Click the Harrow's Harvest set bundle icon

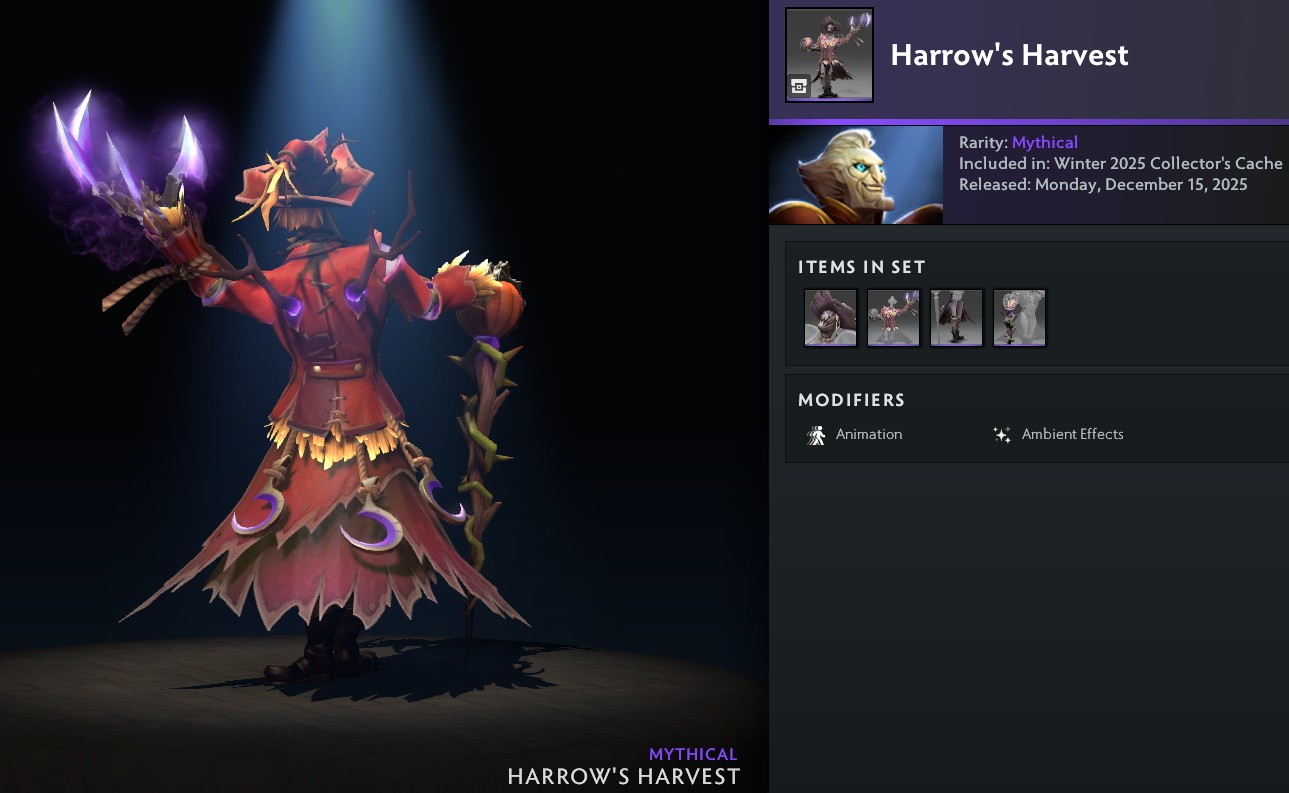coord(829,55)
